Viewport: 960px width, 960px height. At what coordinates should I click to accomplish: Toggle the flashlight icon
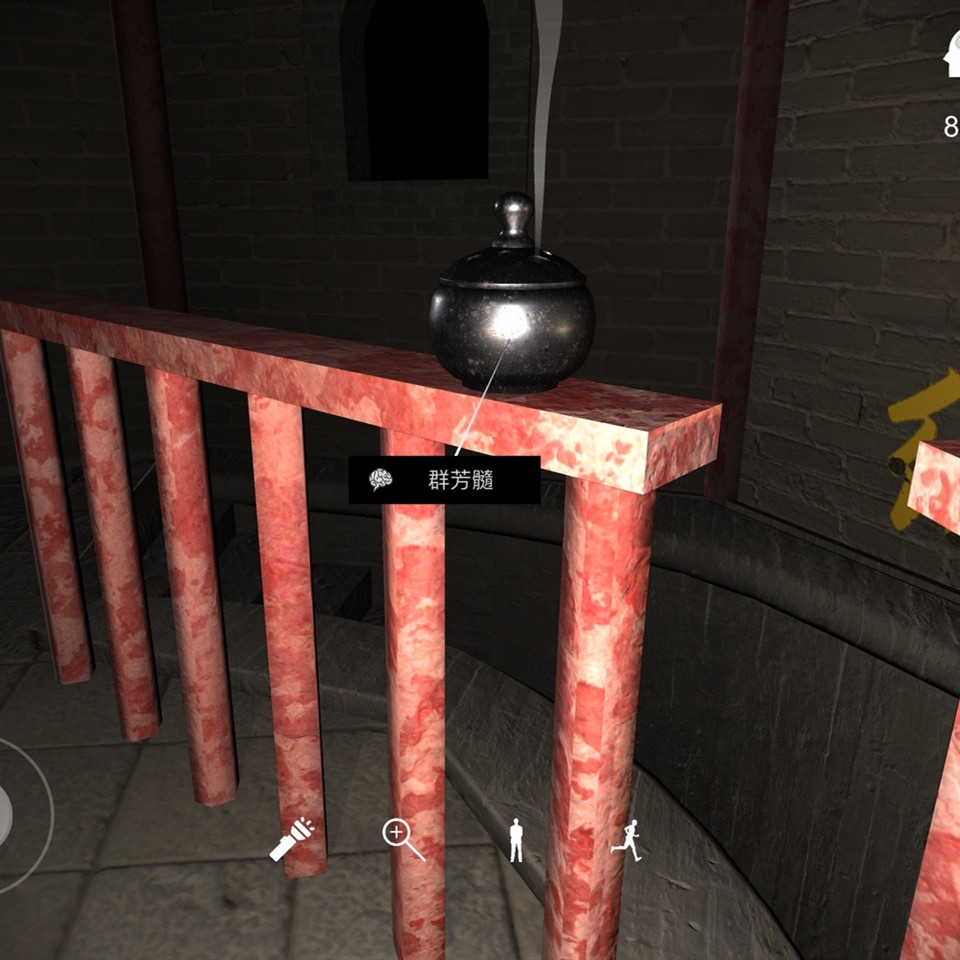[x=292, y=839]
